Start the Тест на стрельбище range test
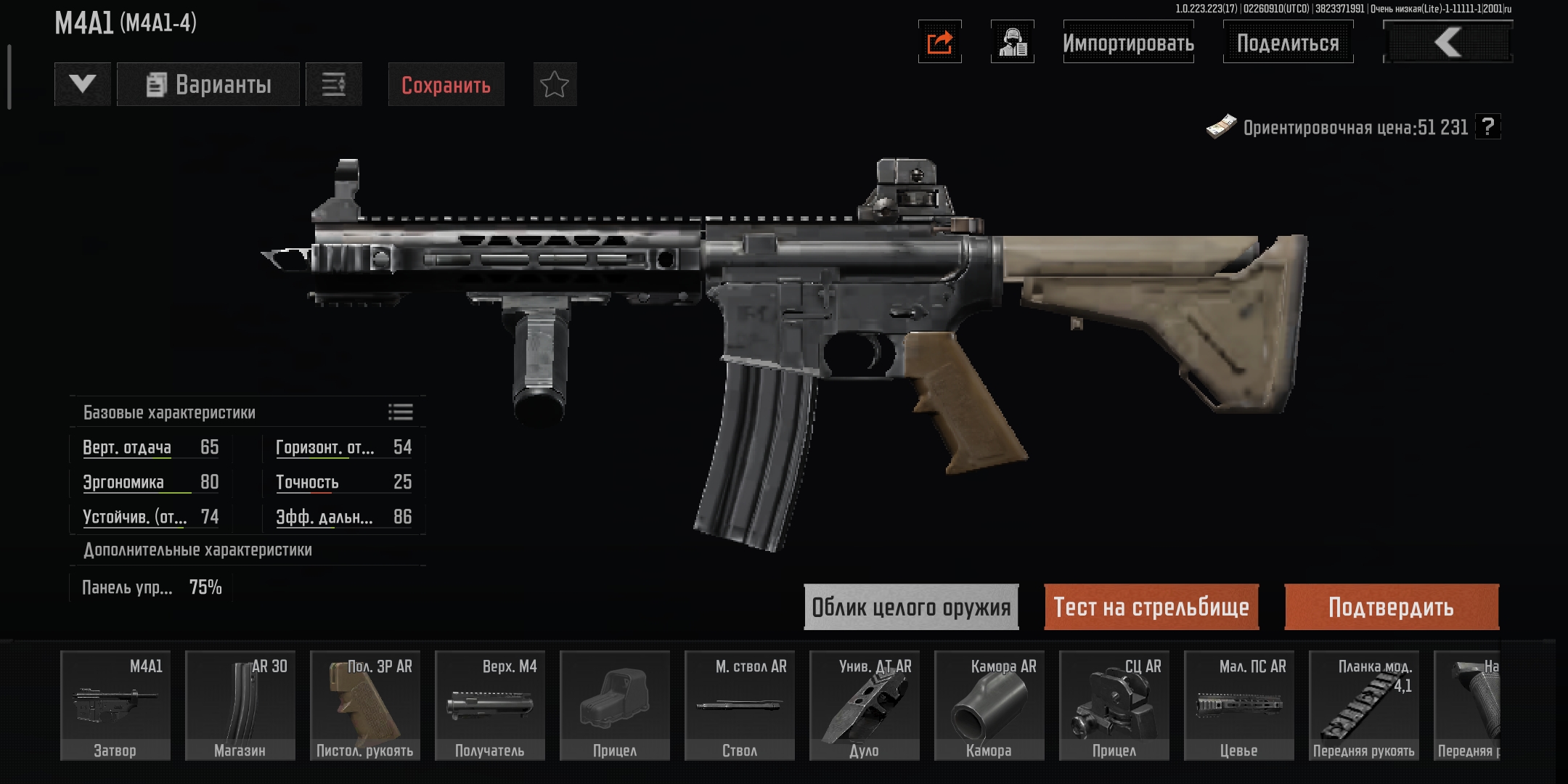Viewport: 1568px width, 784px height. [x=1151, y=607]
